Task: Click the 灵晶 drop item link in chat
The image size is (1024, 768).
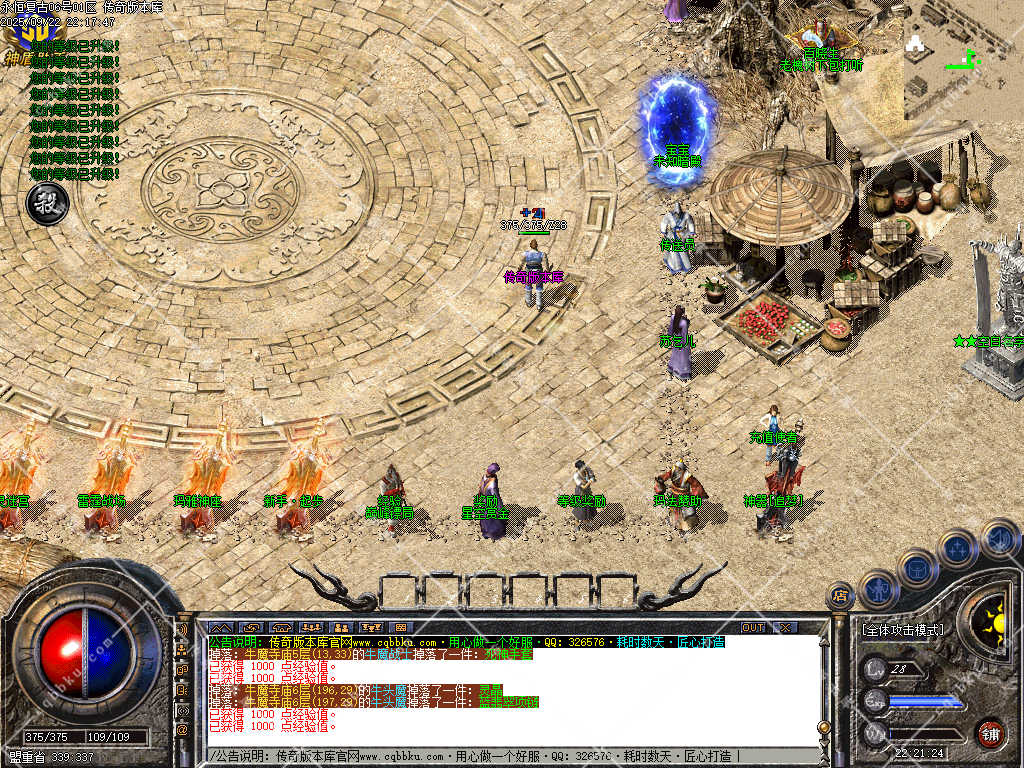Action: click(x=492, y=689)
